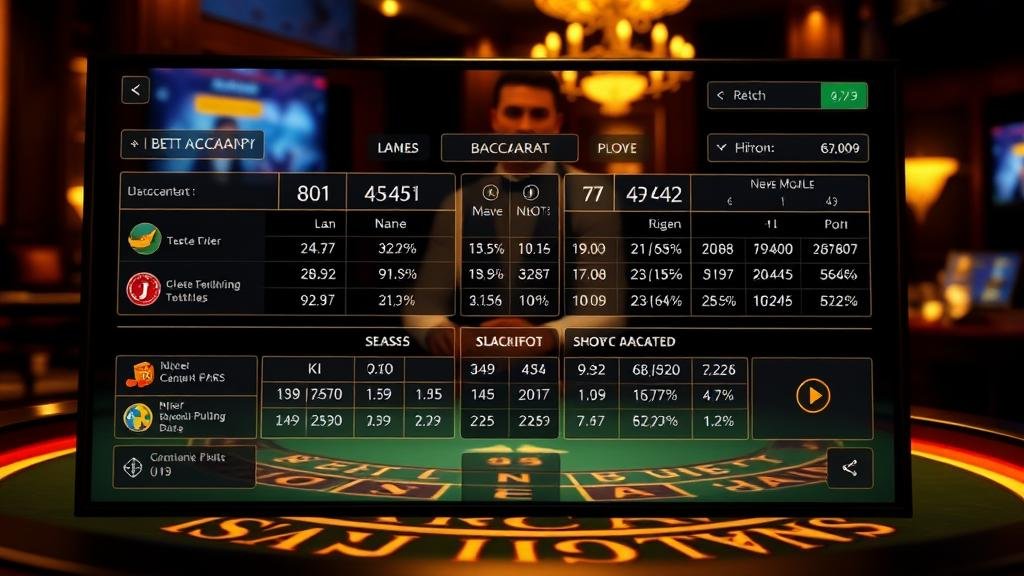Image resolution: width=1024 pixels, height=576 pixels.
Task: Click the green 0/79 indicator
Action: (x=843, y=96)
